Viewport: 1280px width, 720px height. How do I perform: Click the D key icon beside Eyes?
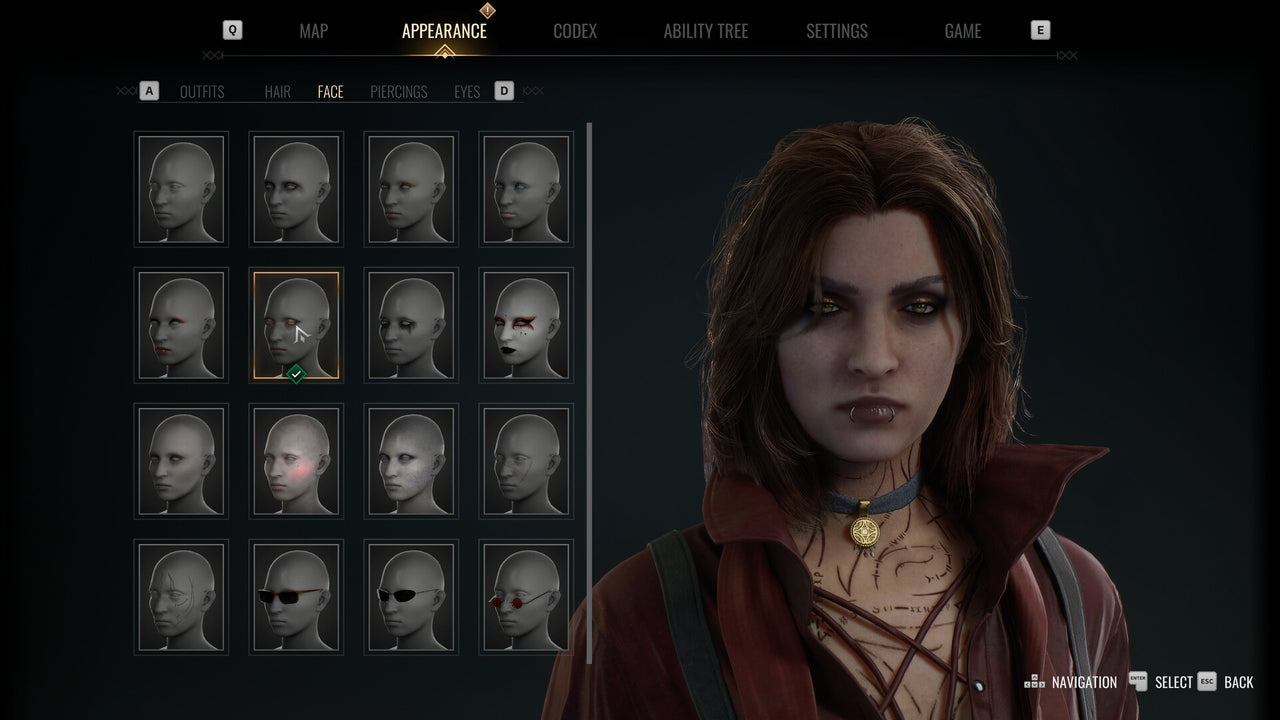coord(504,90)
